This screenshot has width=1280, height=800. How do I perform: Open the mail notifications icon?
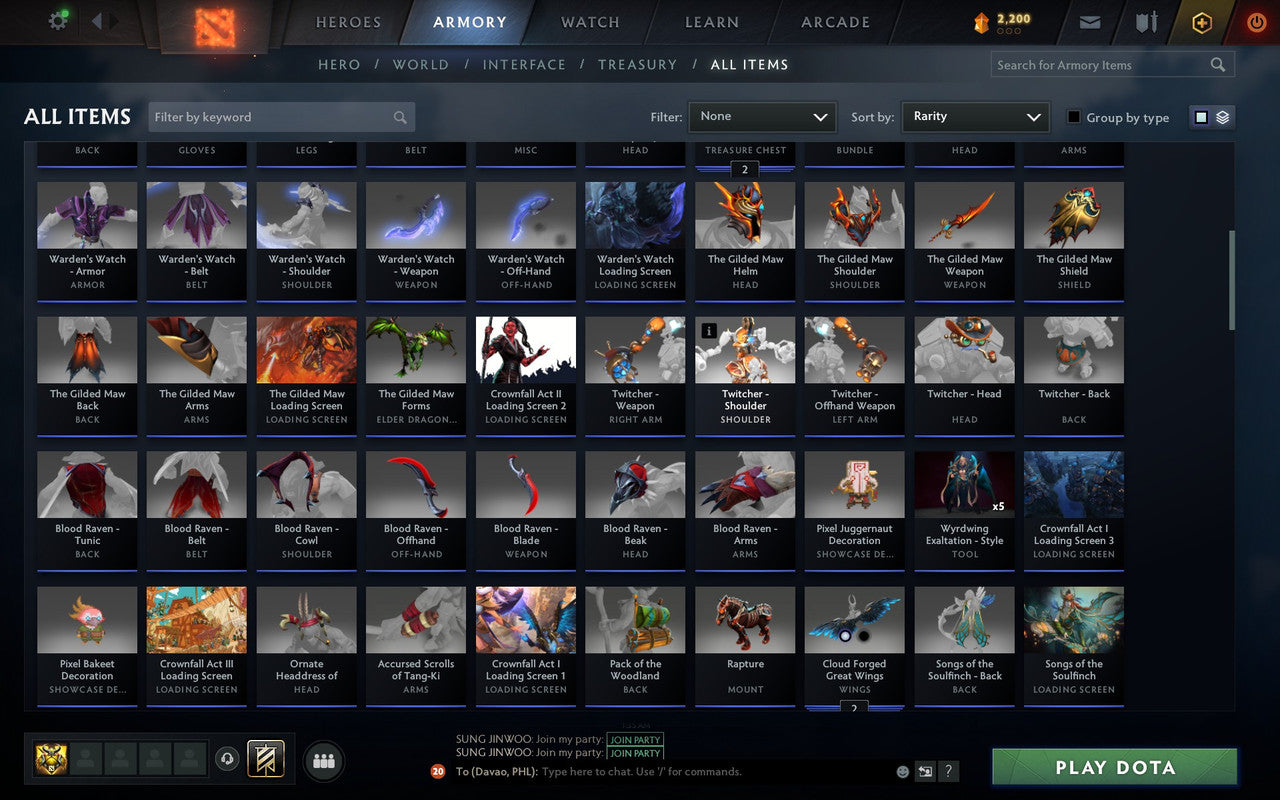click(x=1089, y=22)
